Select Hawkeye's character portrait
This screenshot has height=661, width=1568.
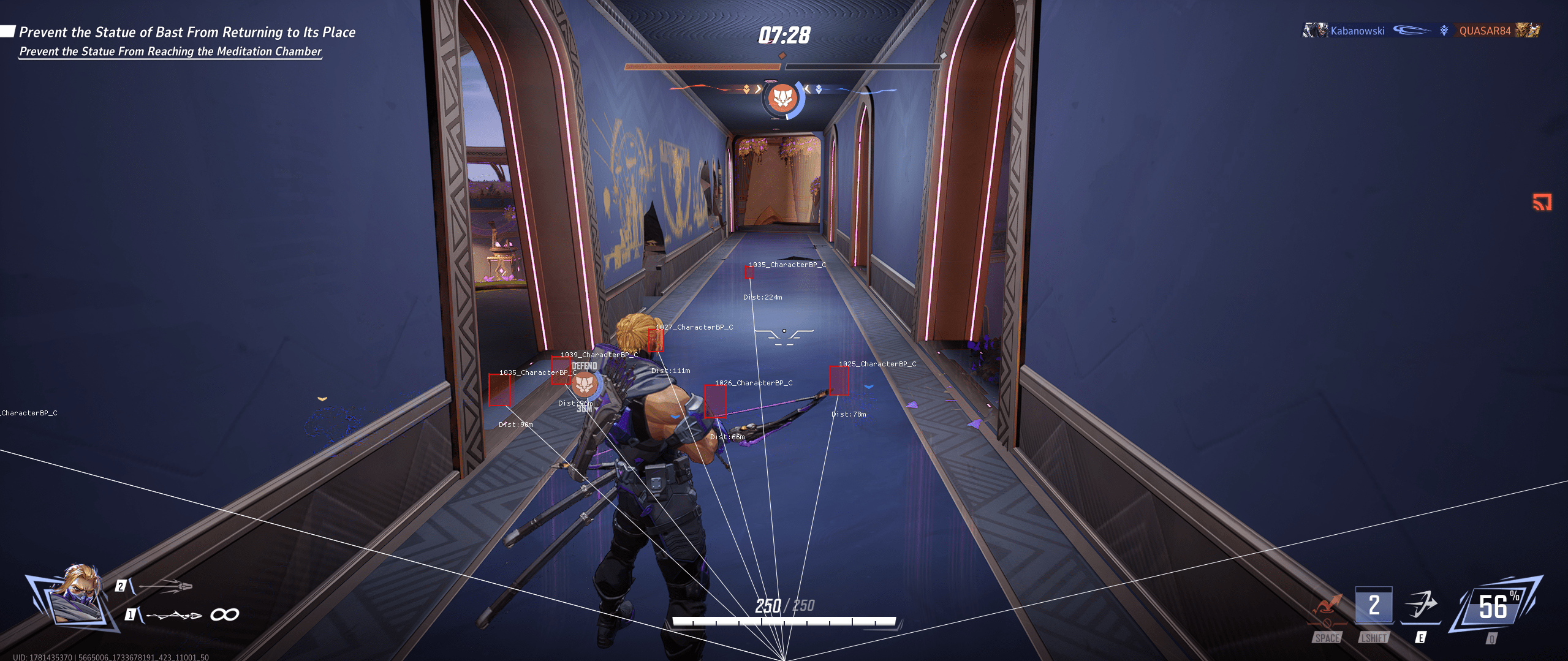click(x=75, y=599)
